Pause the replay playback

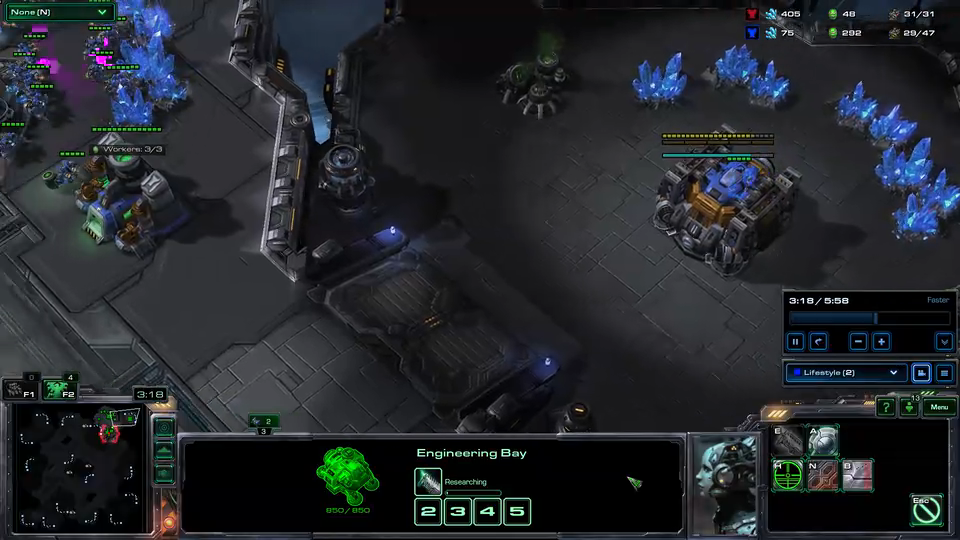pos(796,342)
